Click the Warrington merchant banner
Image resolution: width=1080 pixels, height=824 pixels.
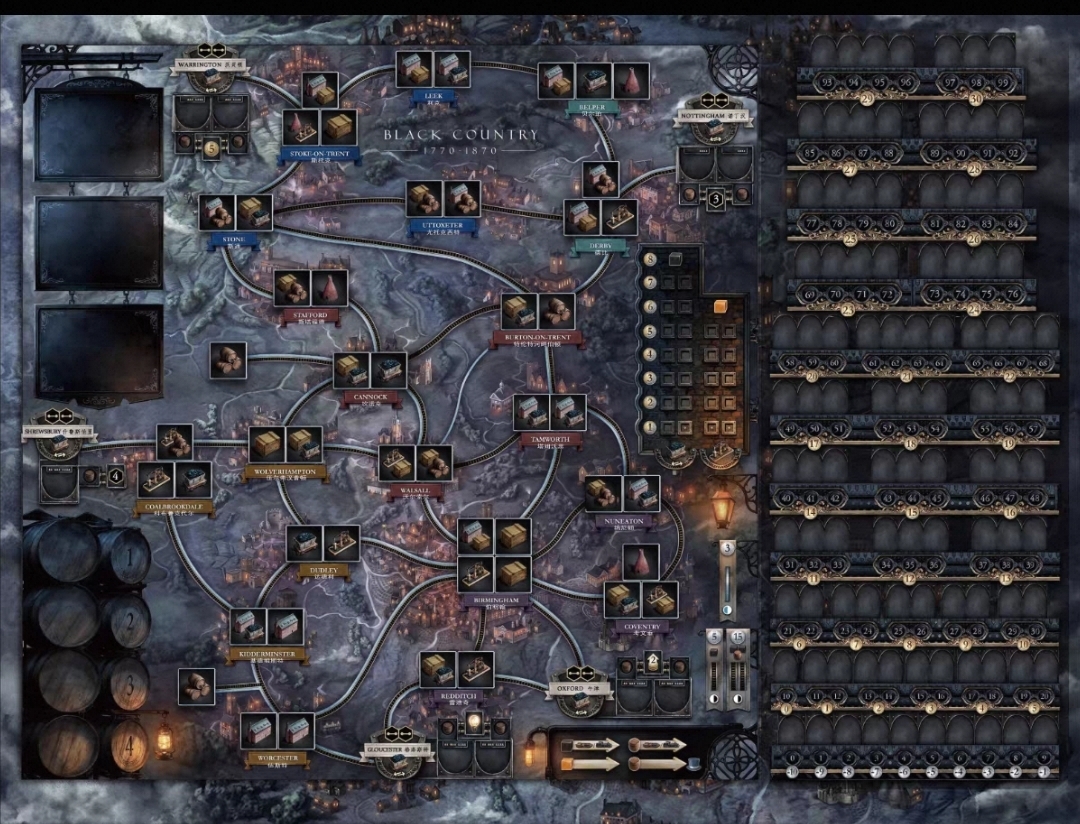tap(211, 64)
